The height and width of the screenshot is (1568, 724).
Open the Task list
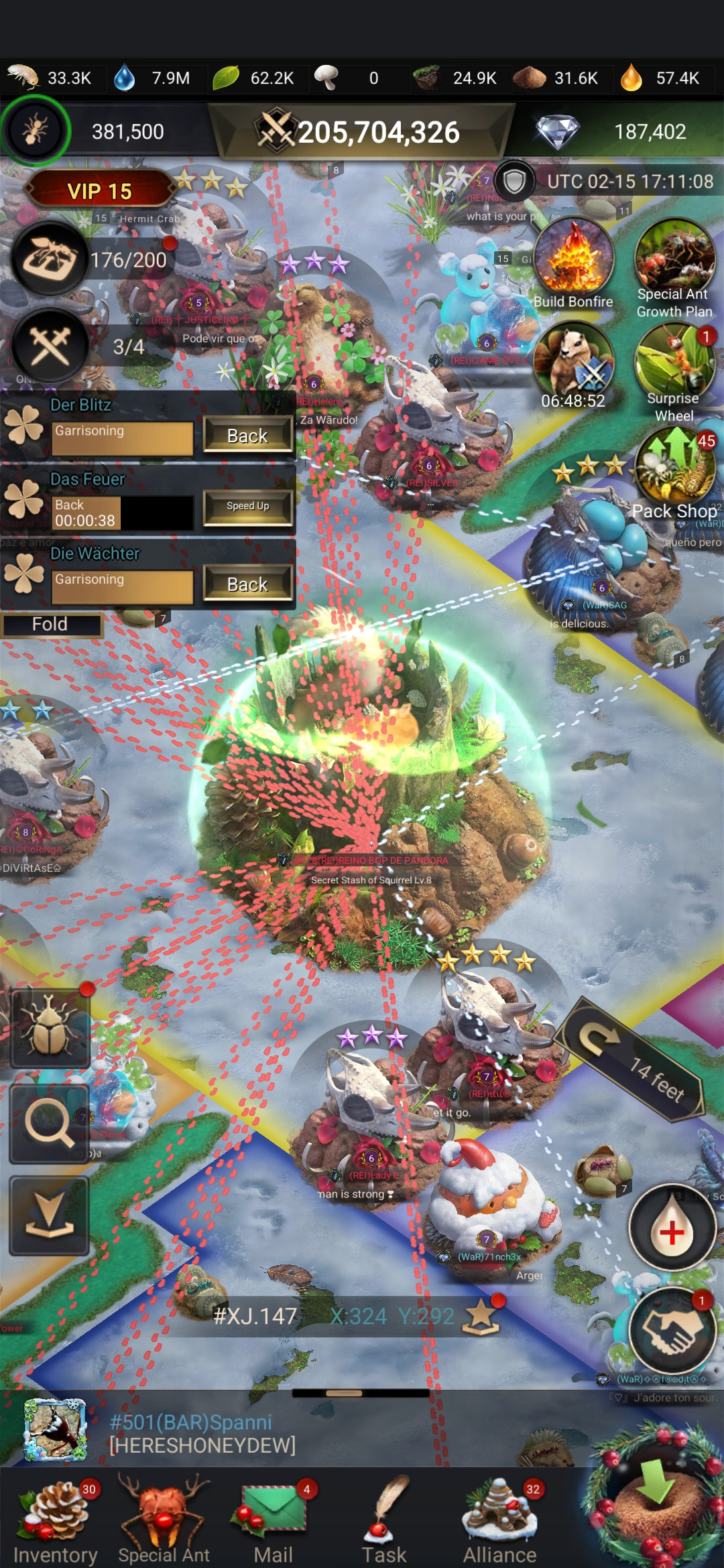(x=384, y=1520)
